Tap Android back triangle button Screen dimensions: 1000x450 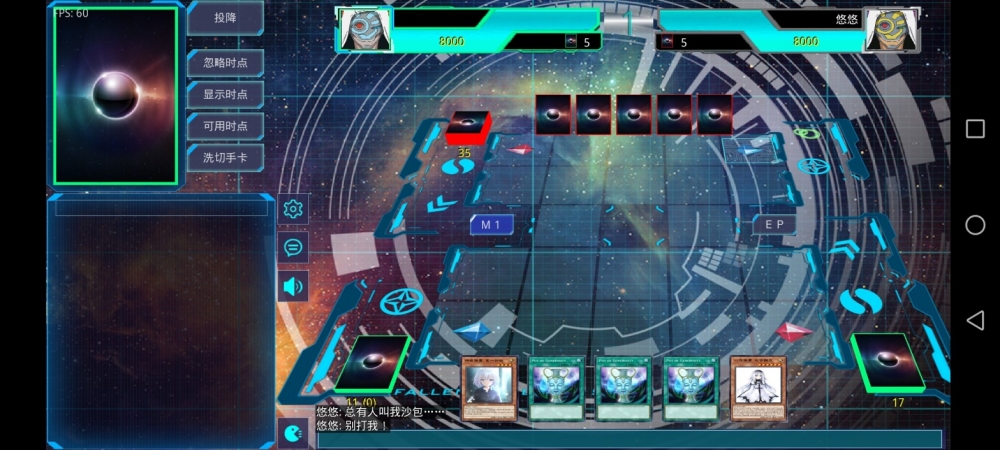(x=975, y=320)
